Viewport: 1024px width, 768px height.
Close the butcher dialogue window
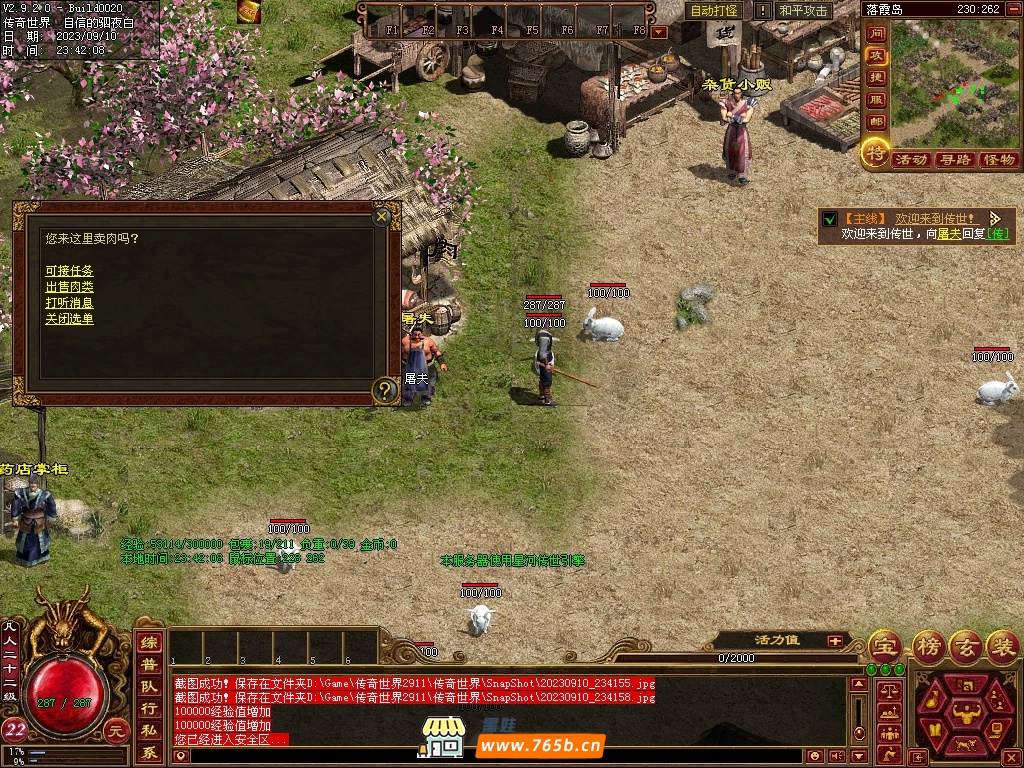(x=381, y=216)
